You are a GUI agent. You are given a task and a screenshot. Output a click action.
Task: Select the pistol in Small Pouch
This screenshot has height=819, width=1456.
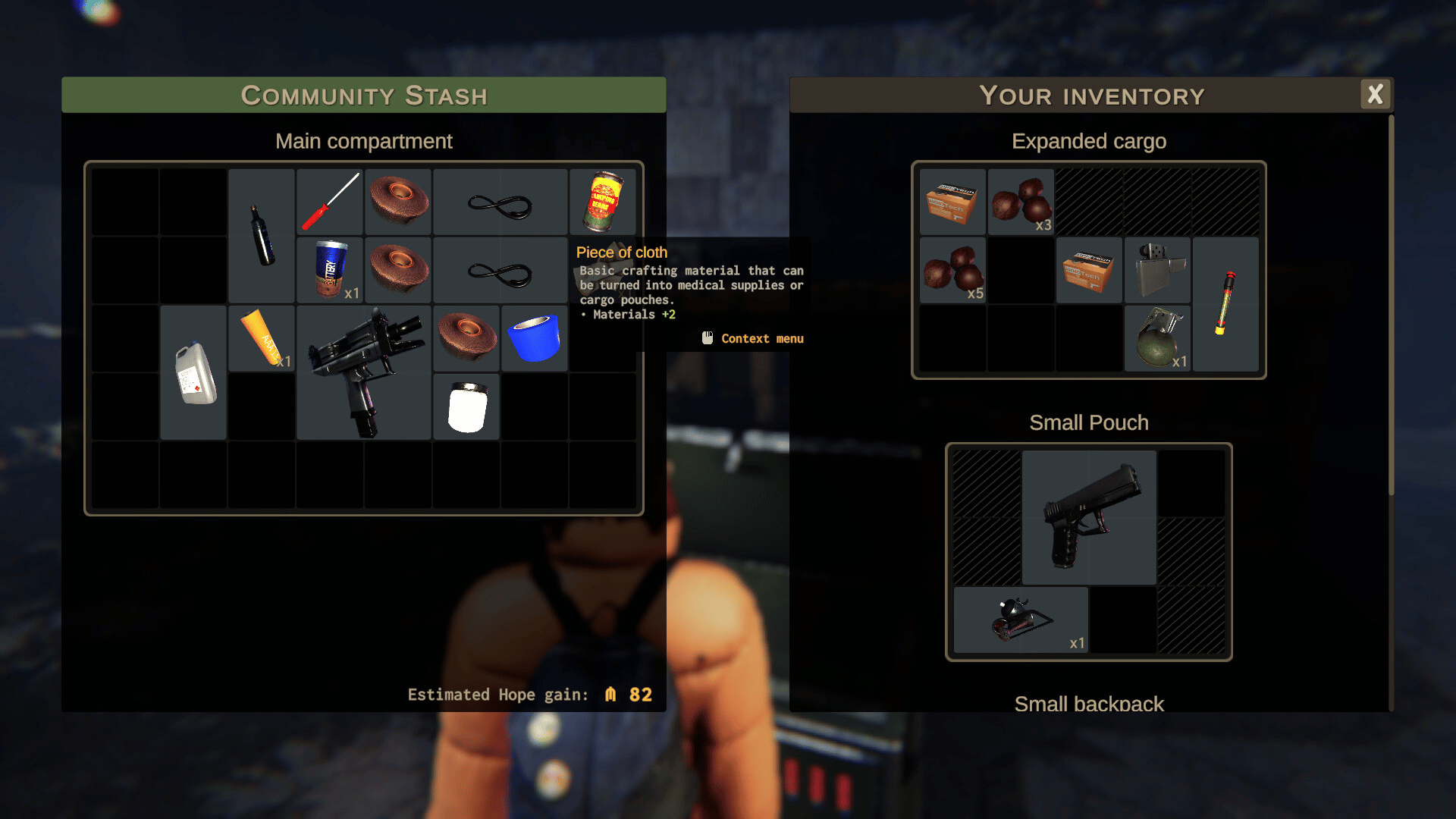[1089, 517]
